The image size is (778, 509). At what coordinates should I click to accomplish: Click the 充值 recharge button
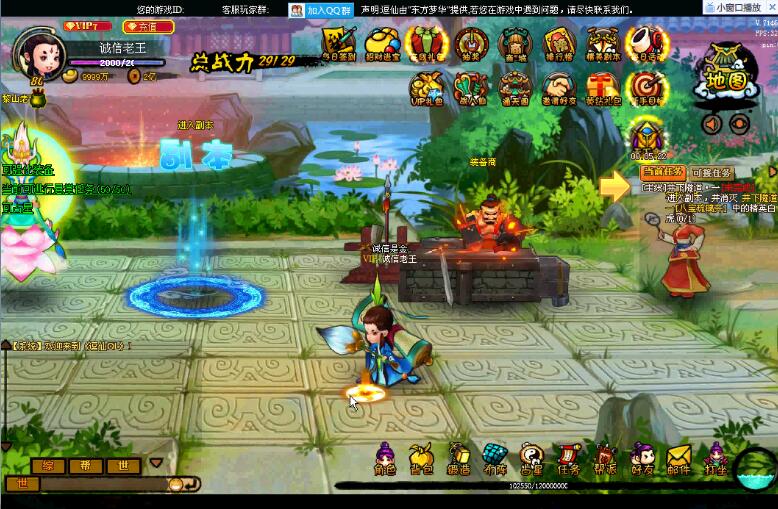148,27
